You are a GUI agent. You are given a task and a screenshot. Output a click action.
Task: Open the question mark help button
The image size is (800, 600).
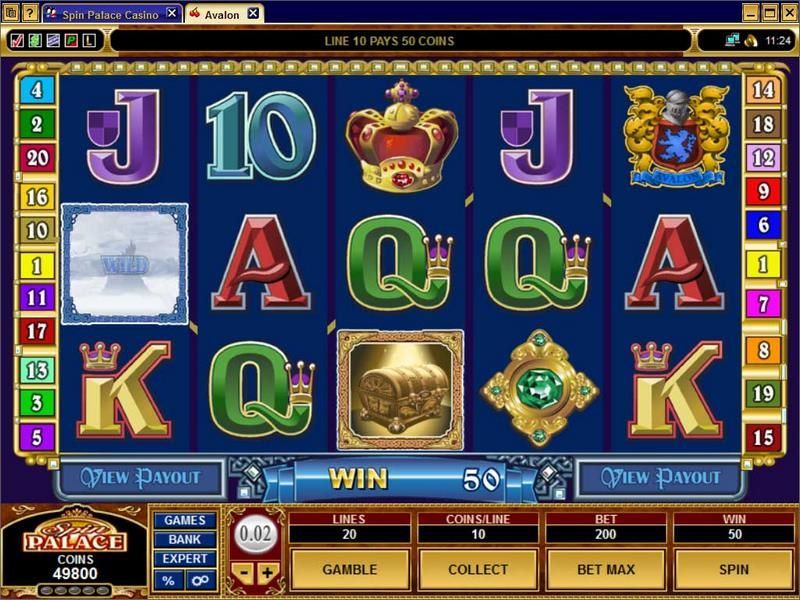click(28, 13)
